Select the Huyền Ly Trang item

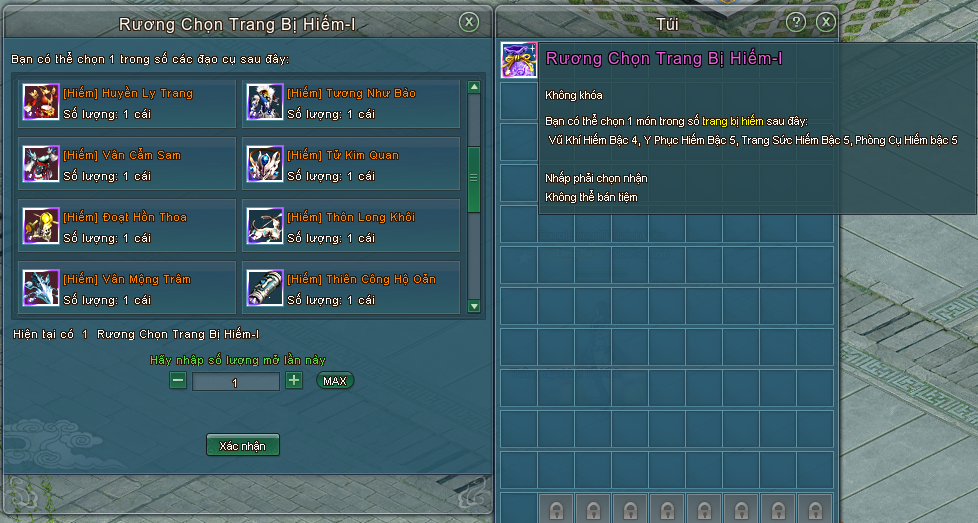coord(127,103)
